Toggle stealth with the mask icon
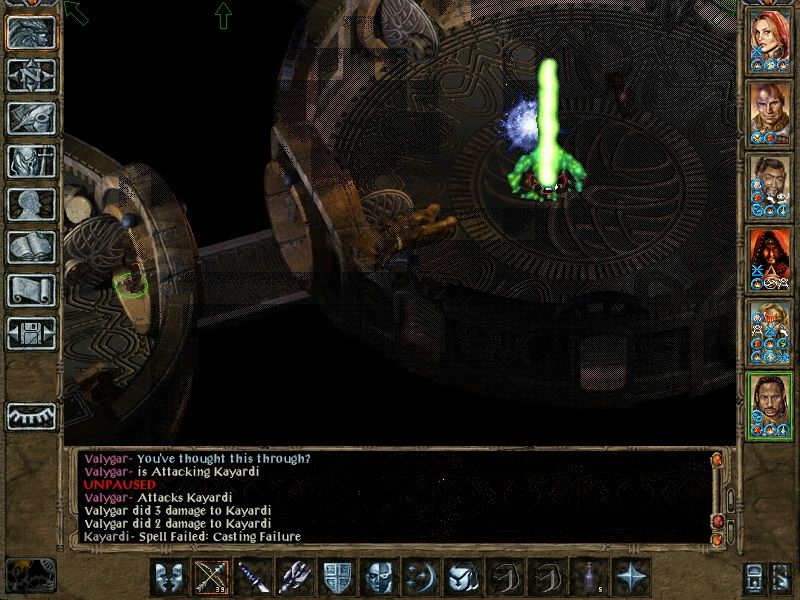 click(x=379, y=578)
